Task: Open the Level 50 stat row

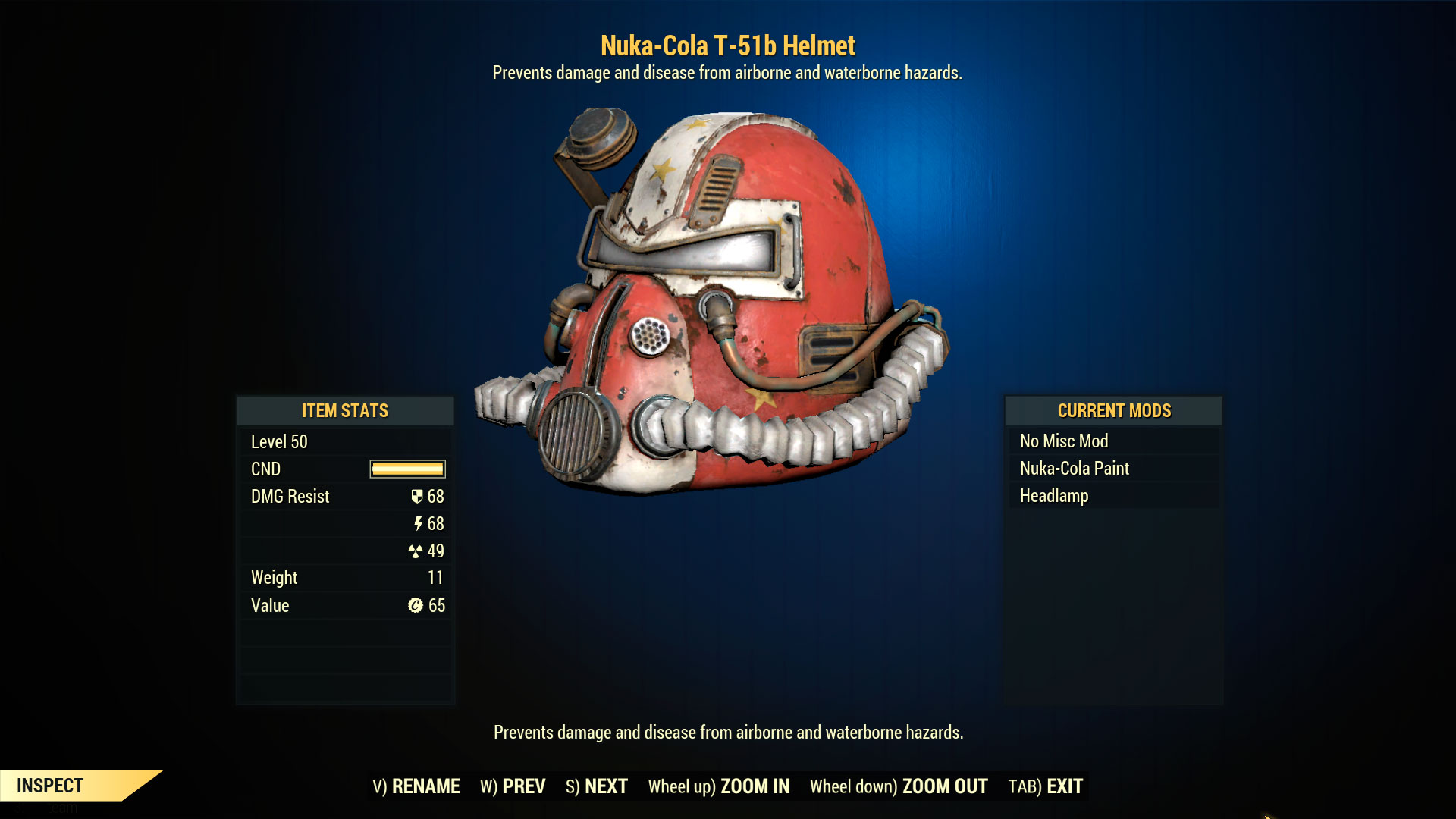Action: [x=278, y=441]
